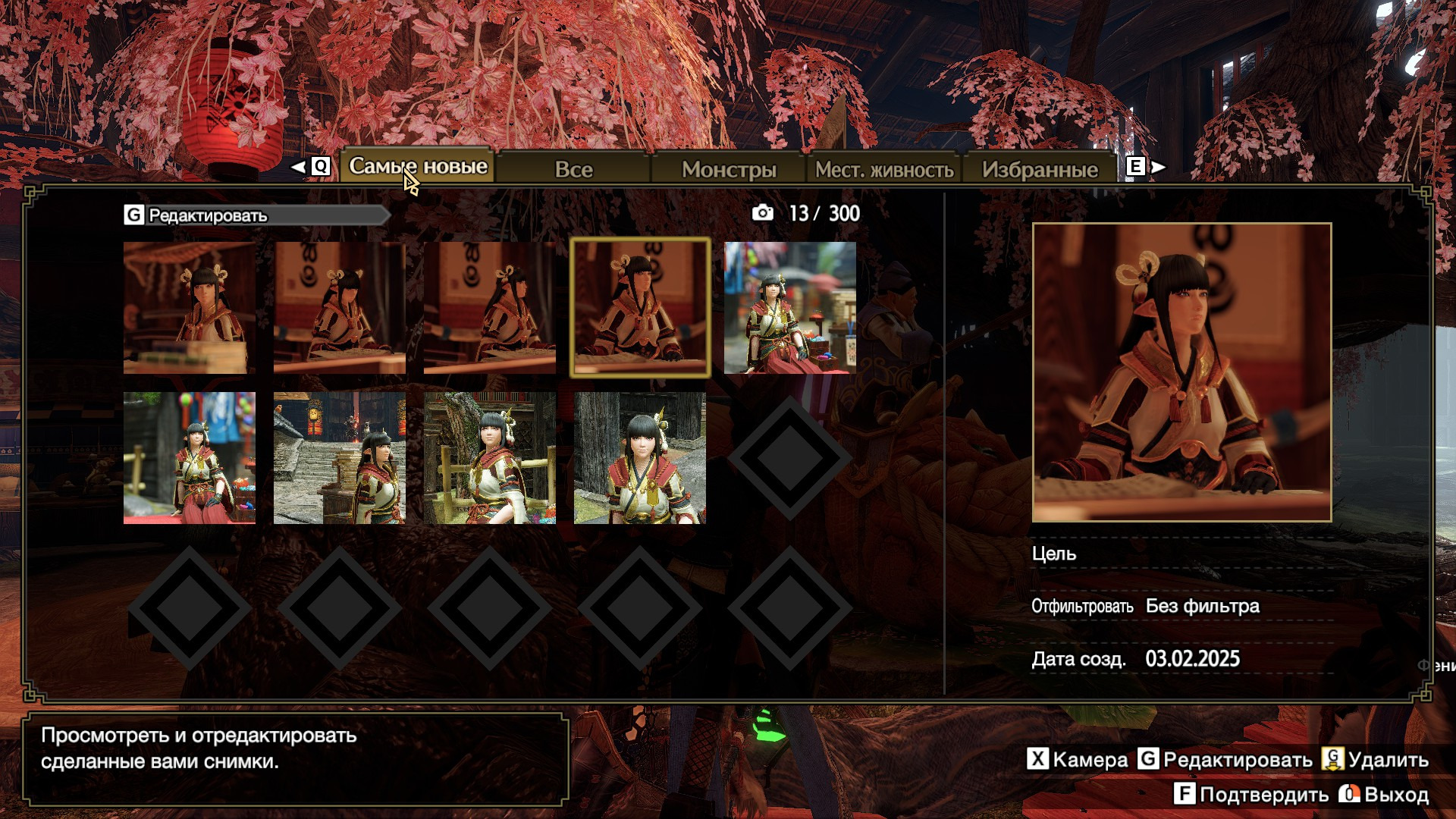Screen dimensions: 1456x819
Task: Delete the photo with Удалить
Action: [x=1375, y=759]
